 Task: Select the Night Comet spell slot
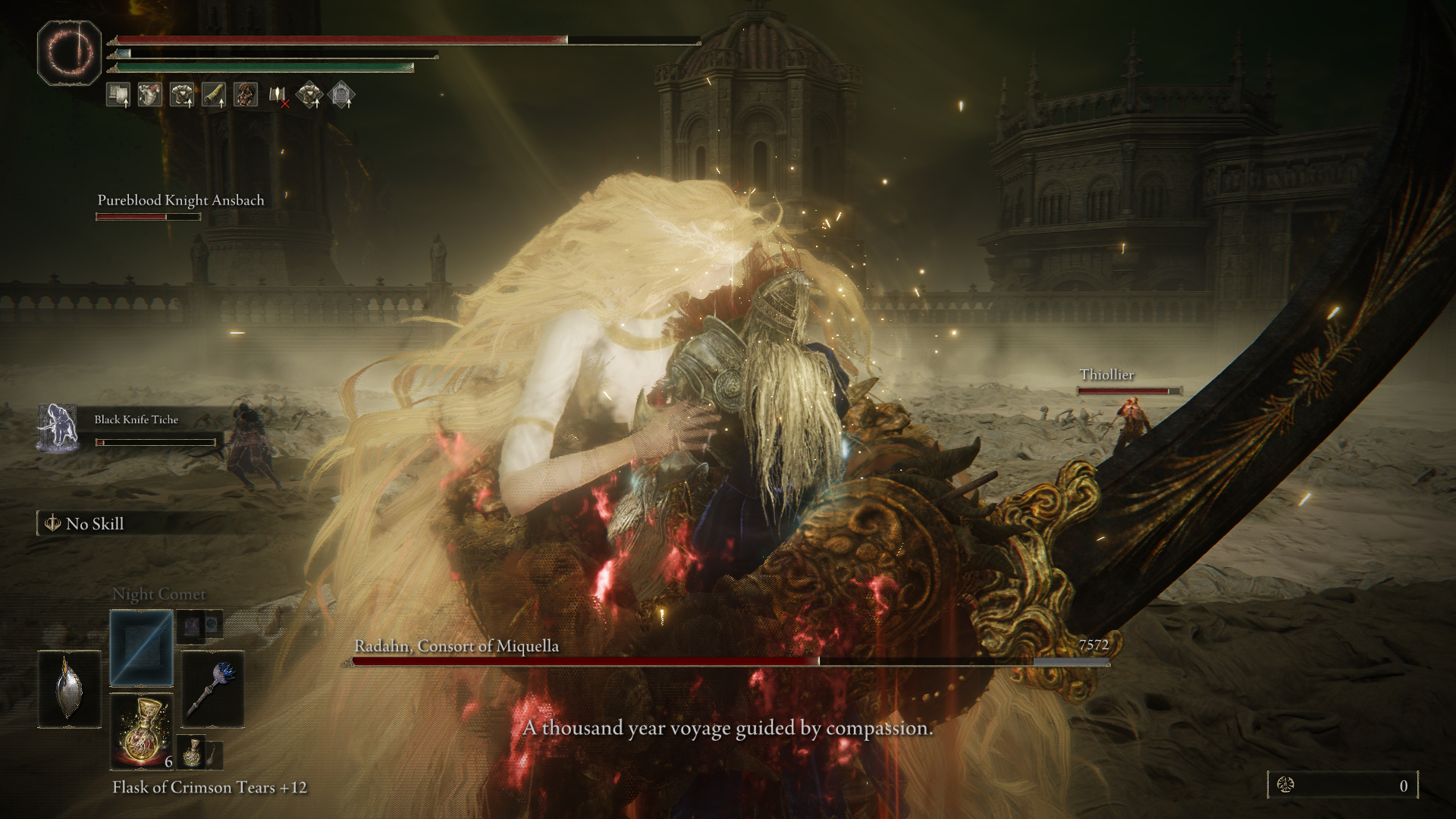tap(141, 648)
